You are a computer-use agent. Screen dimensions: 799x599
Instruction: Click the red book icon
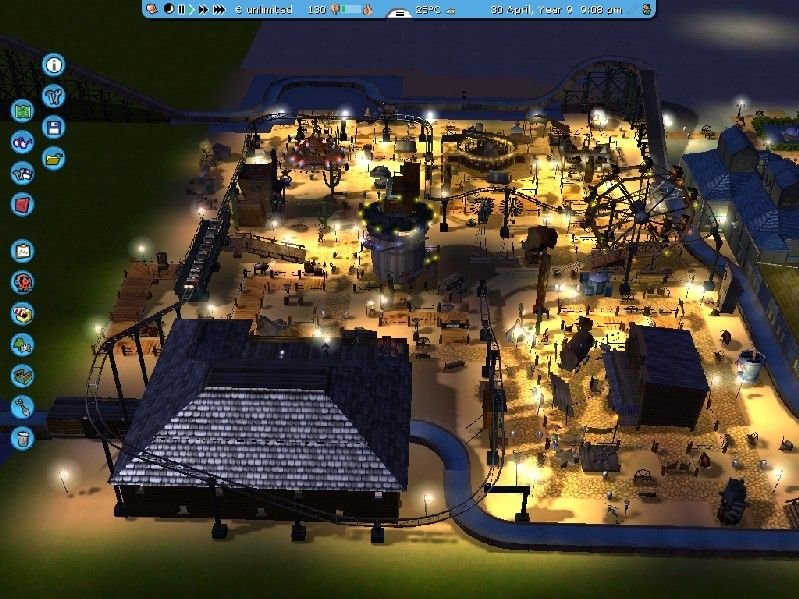point(22,204)
